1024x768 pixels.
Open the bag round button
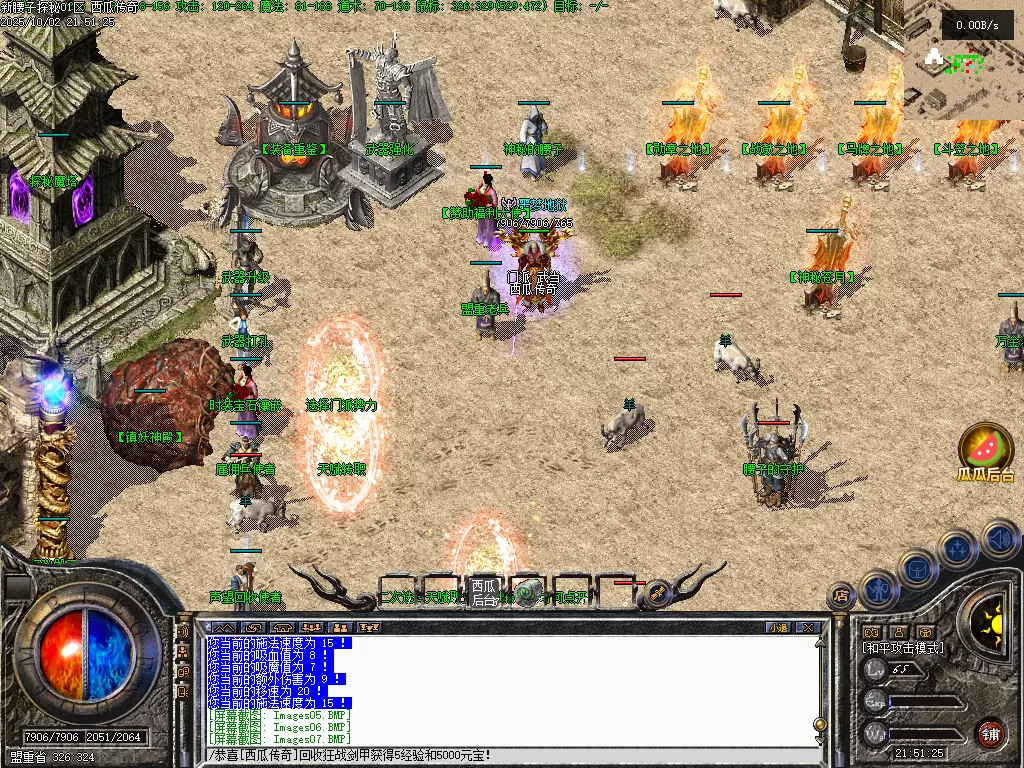[915, 566]
